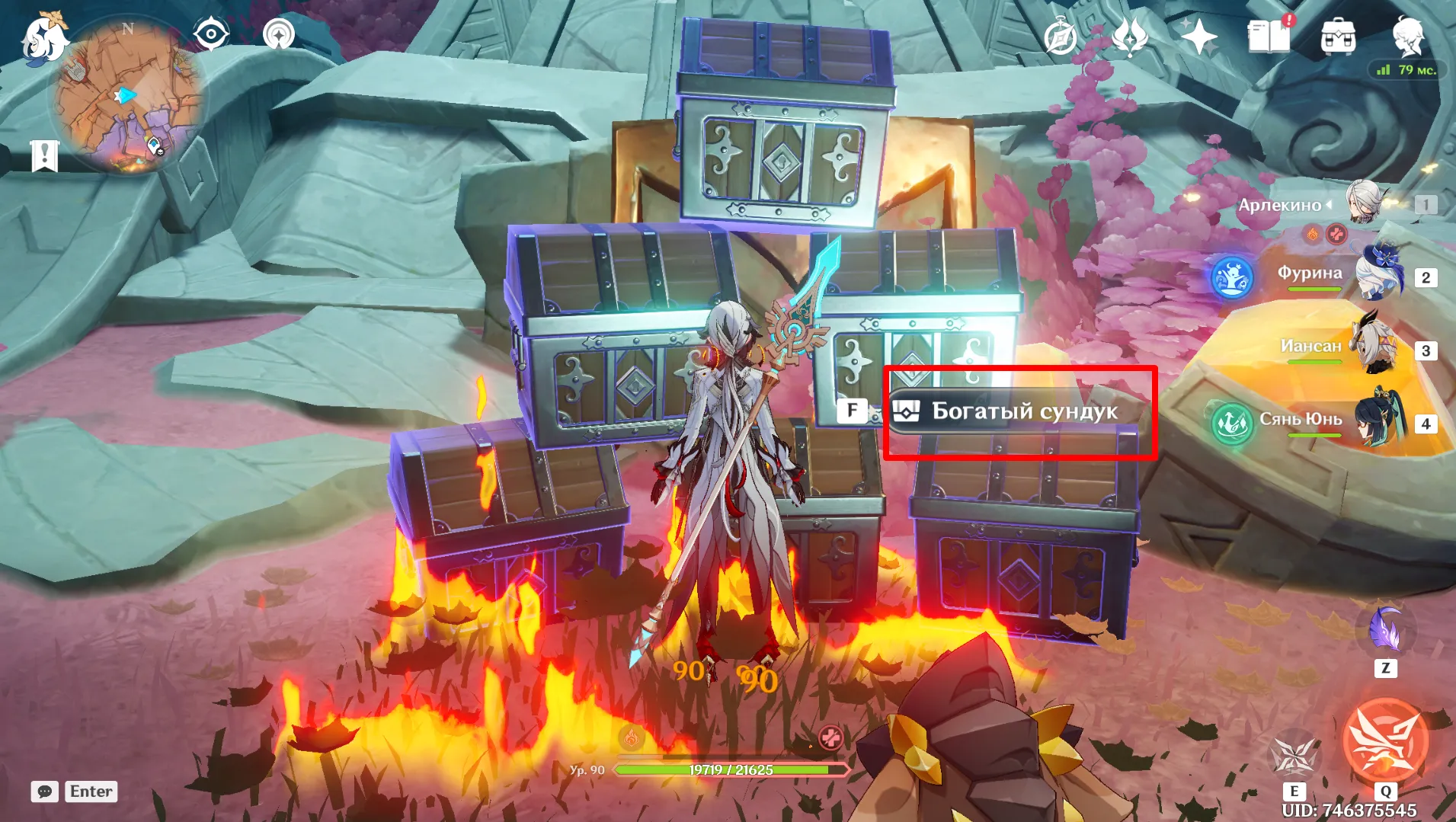
Task: Open the adventurer handbook
Action: click(1269, 36)
